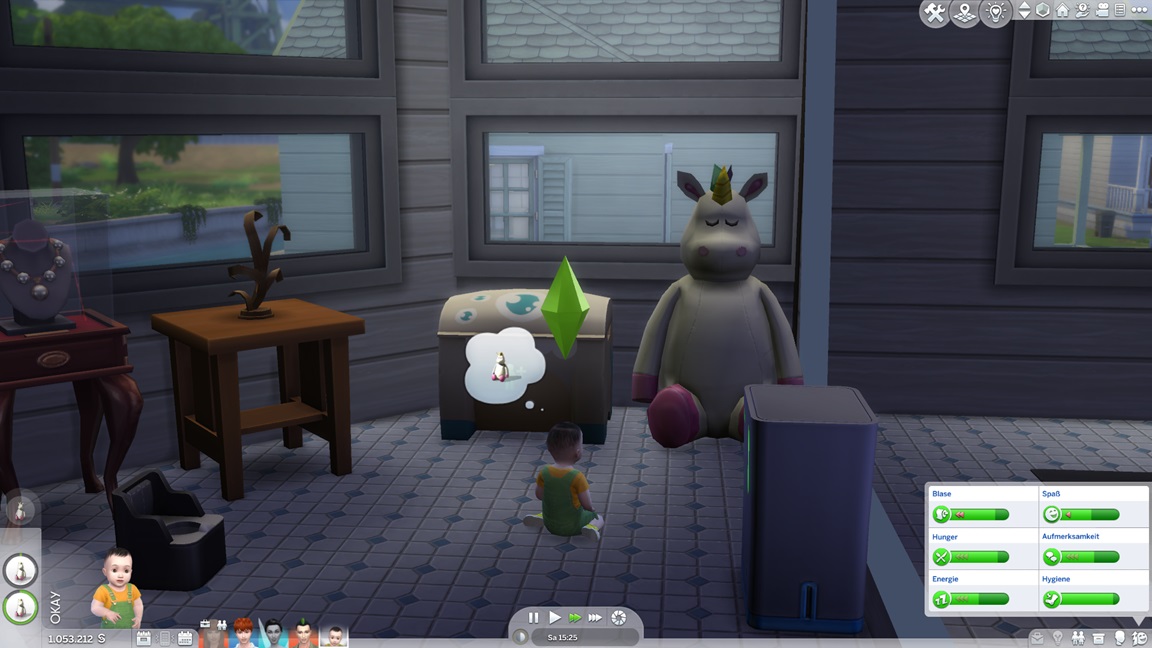Viewport: 1152px width, 648px height.
Task: Switch to fast forward double speed
Action: pyautogui.click(x=575, y=618)
